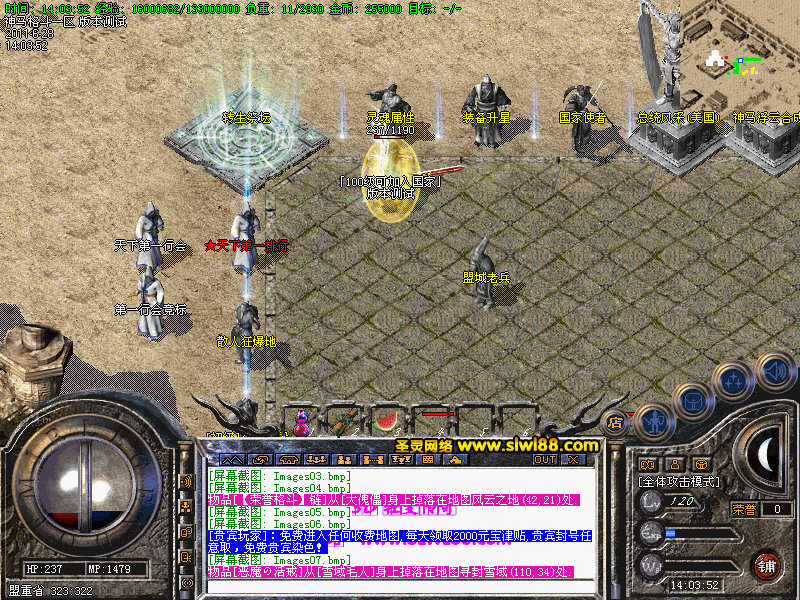Open the 荣誉 honor button
The image size is (800, 600).
pos(744,509)
